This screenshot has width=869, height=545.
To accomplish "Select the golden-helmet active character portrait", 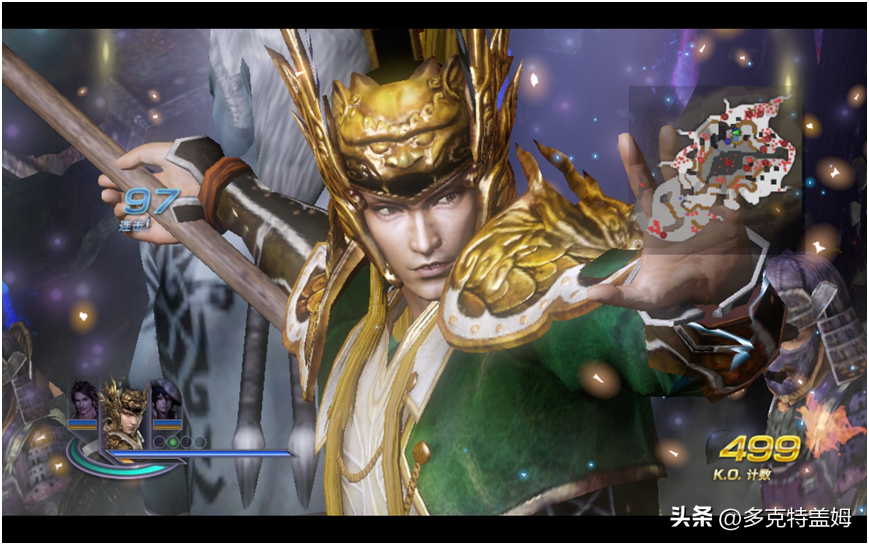I will (x=124, y=408).
